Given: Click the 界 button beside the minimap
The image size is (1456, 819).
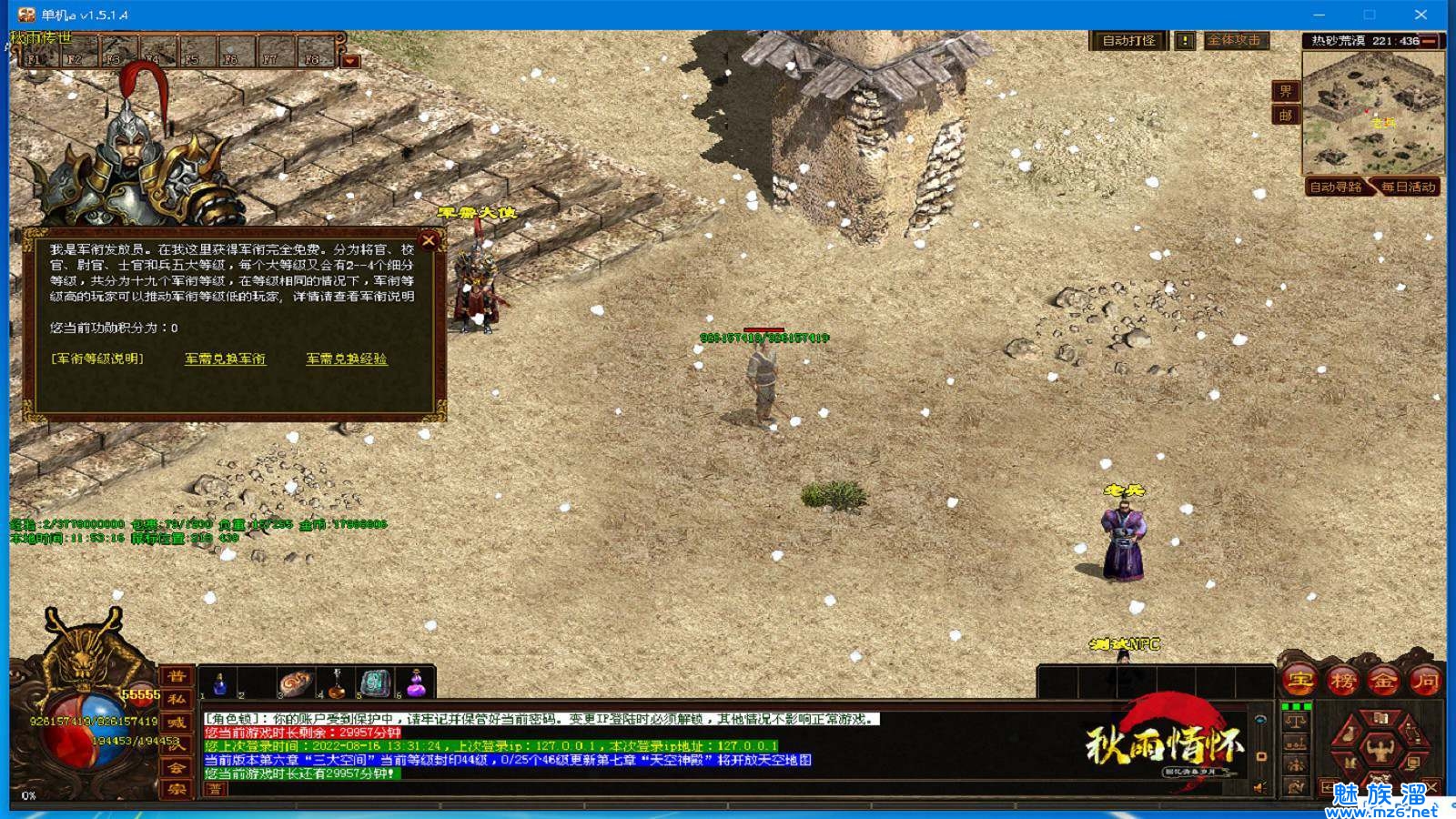Looking at the screenshot, I should (x=1285, y=91).
